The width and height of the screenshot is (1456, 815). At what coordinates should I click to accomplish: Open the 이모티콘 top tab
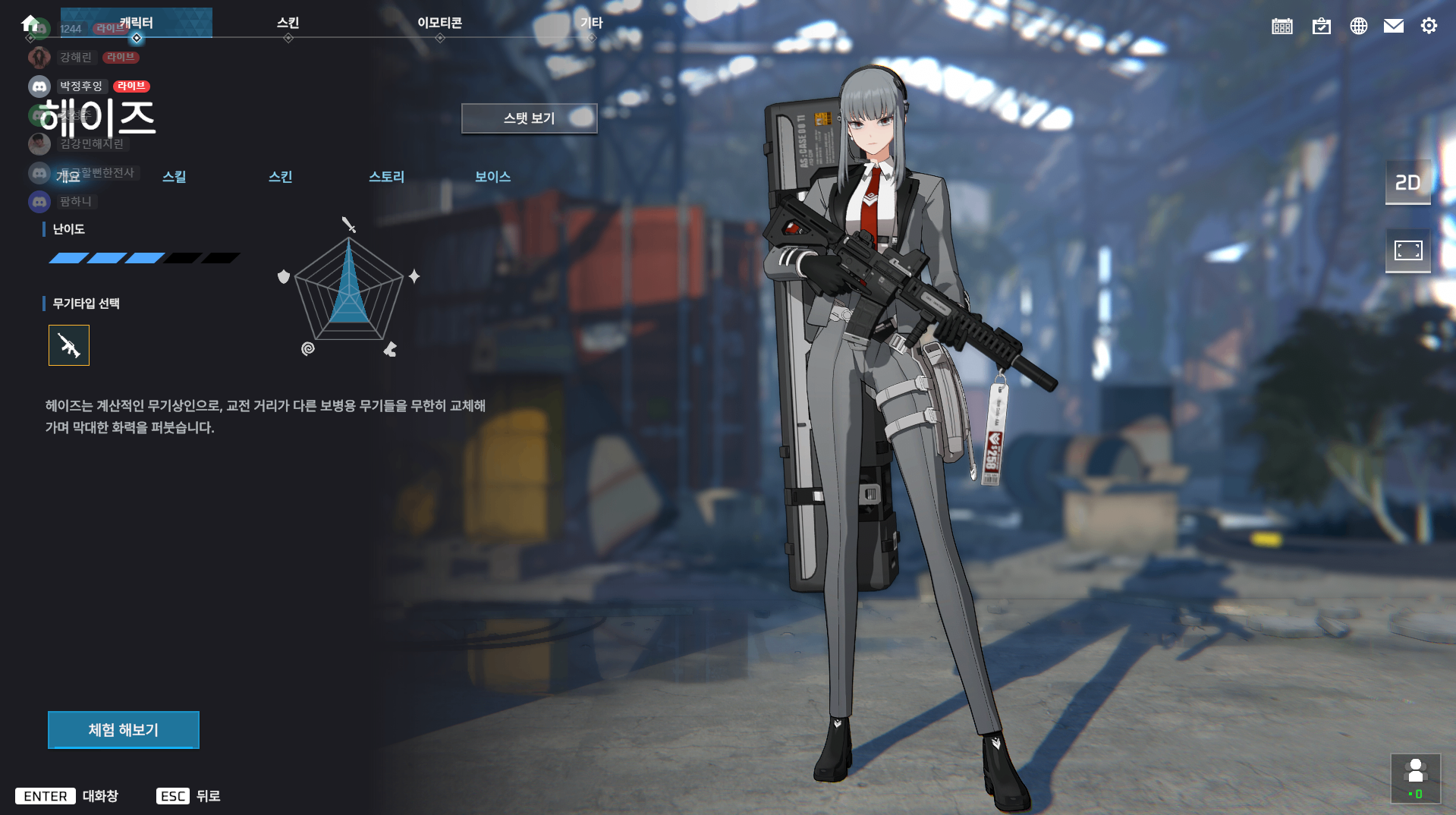439,24
